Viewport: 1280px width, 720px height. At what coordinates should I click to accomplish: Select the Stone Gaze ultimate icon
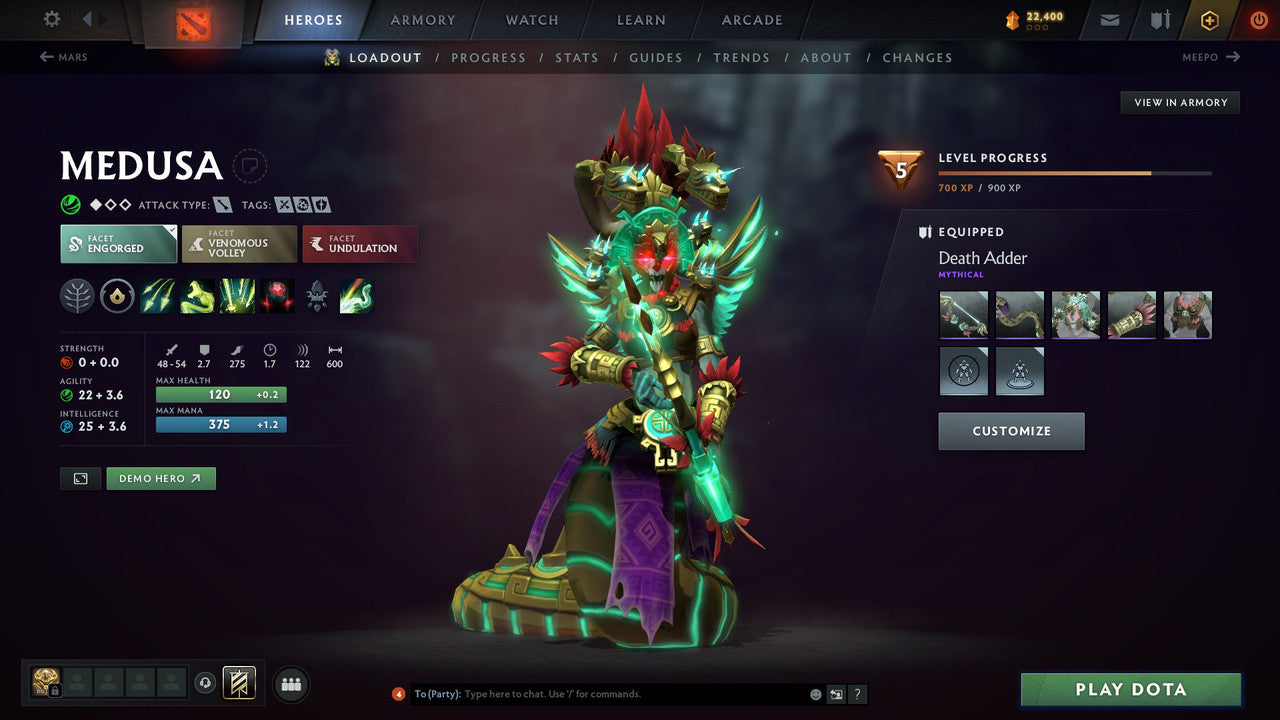click(277, 295)
